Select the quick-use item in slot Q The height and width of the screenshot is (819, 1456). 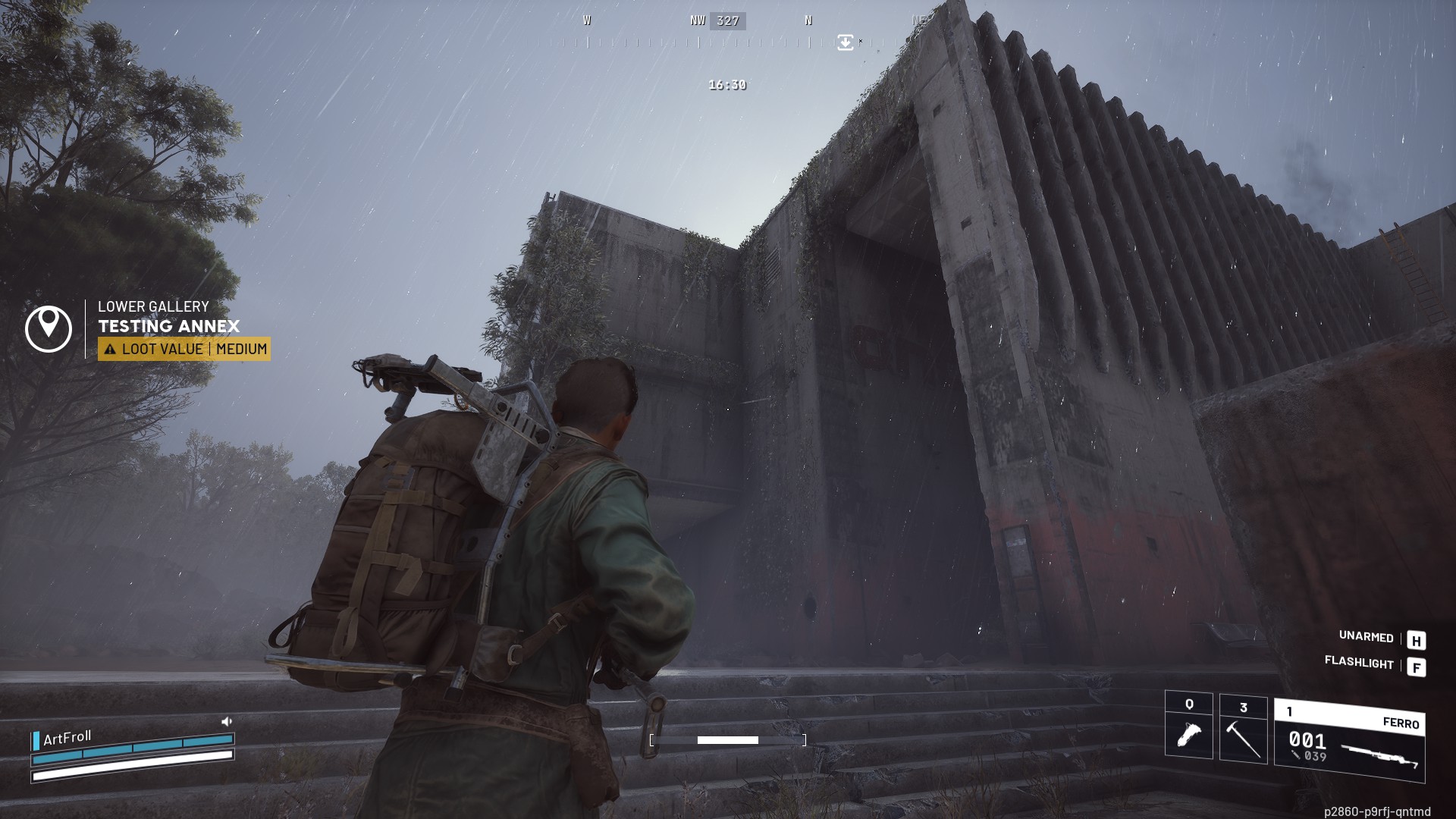pyautogui.click(x=1188, y=725)
